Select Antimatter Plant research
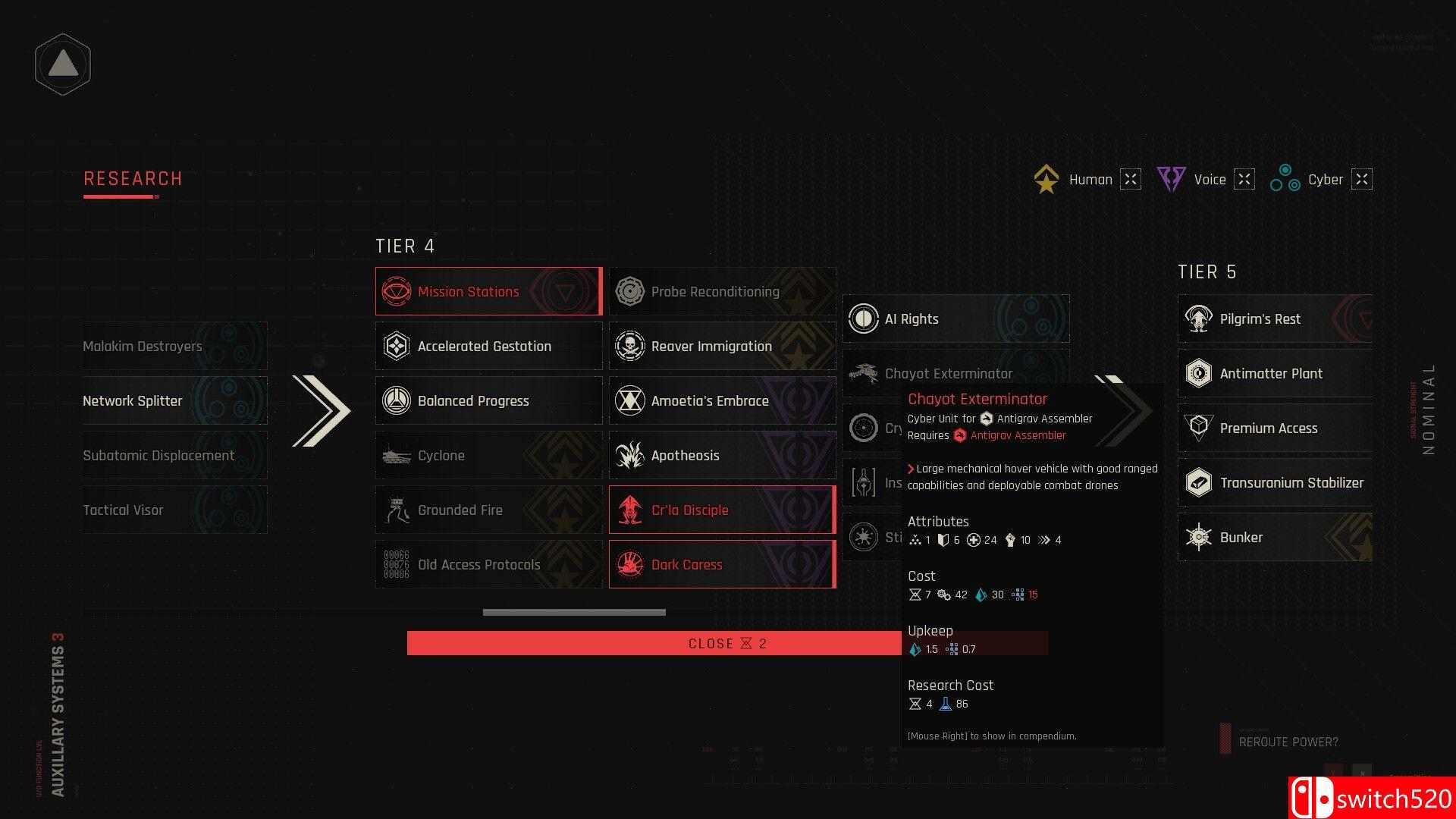The height and width of the screenshot is (819, 1456). coord(1274,374)
